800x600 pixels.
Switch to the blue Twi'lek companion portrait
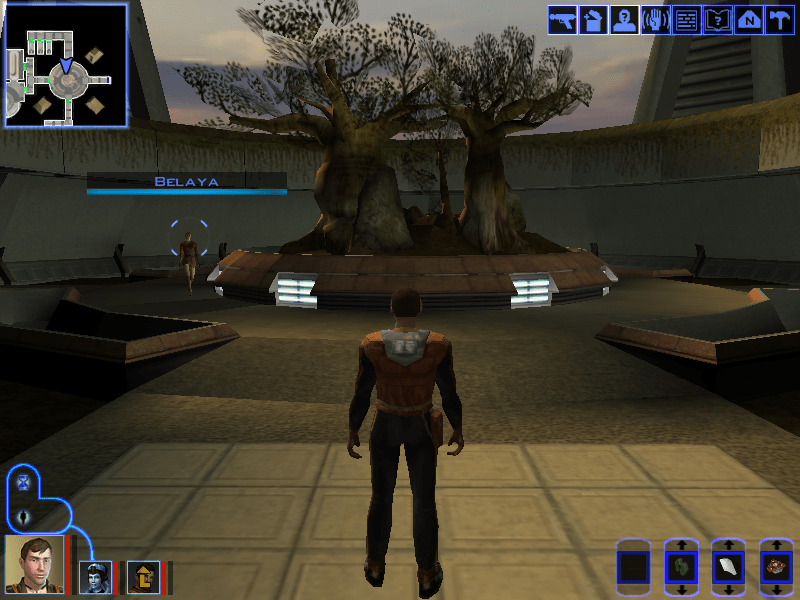click(95, 577)
